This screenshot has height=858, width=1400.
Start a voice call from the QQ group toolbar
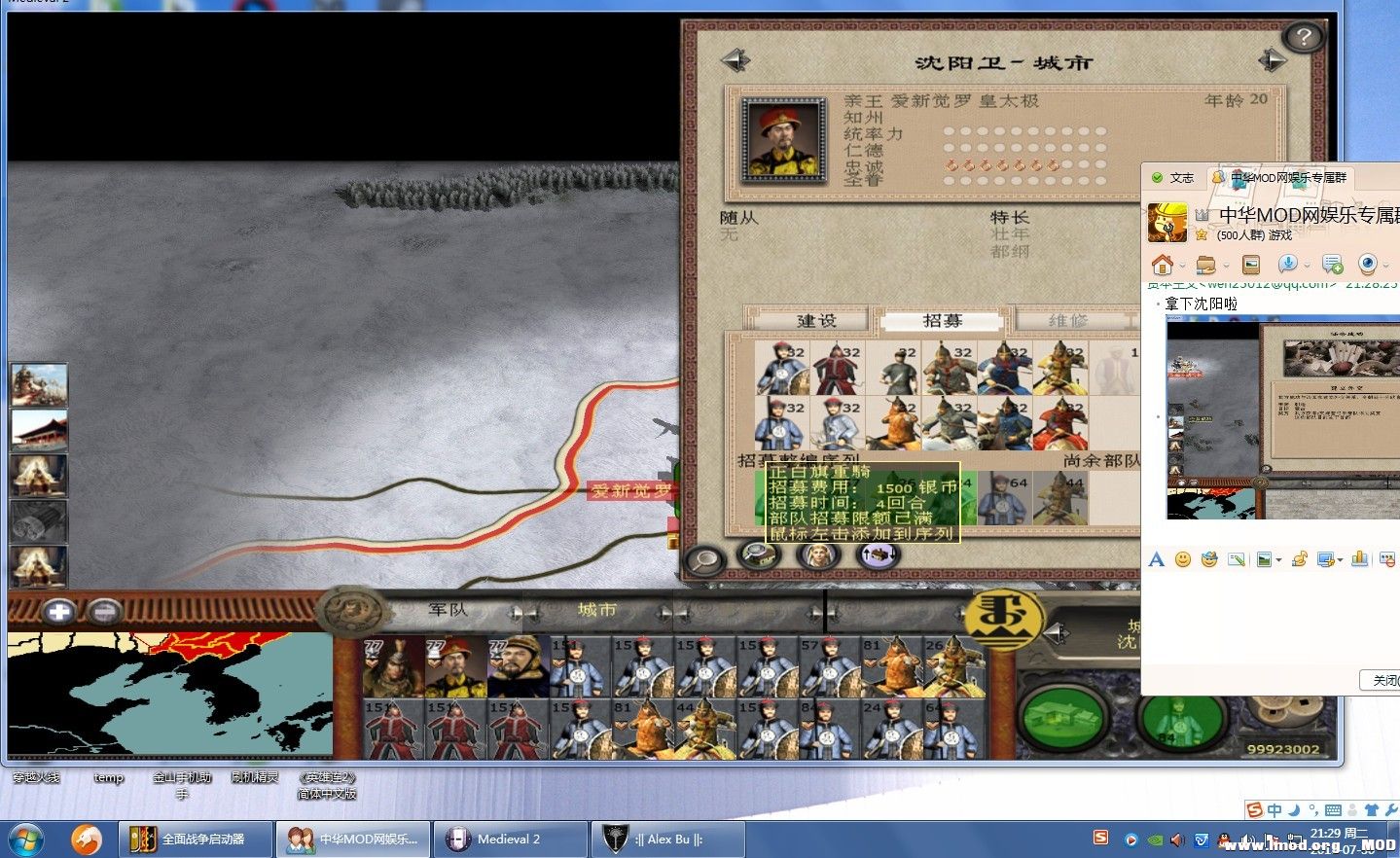pos(1290,263)
